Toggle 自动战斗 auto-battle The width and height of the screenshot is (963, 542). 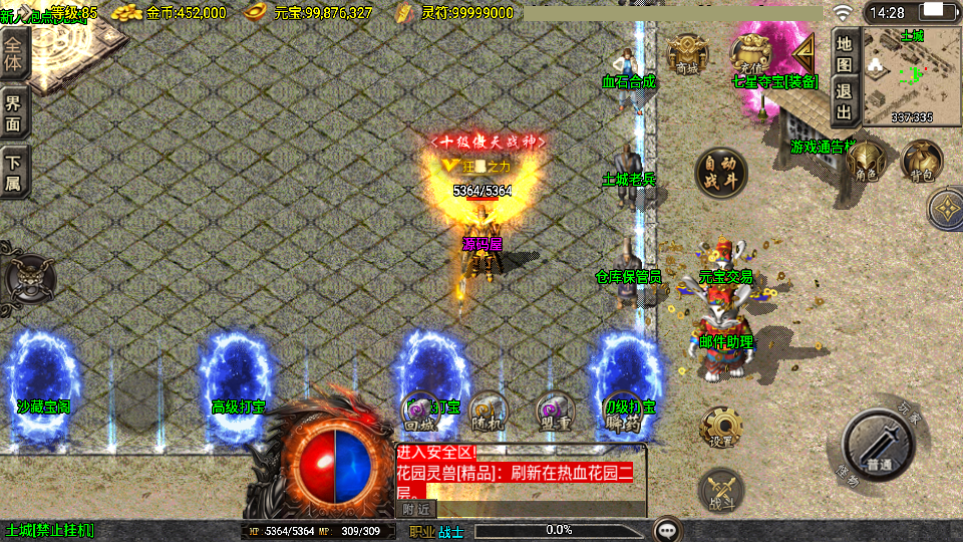pyautogui.click(x=720, y=172)
